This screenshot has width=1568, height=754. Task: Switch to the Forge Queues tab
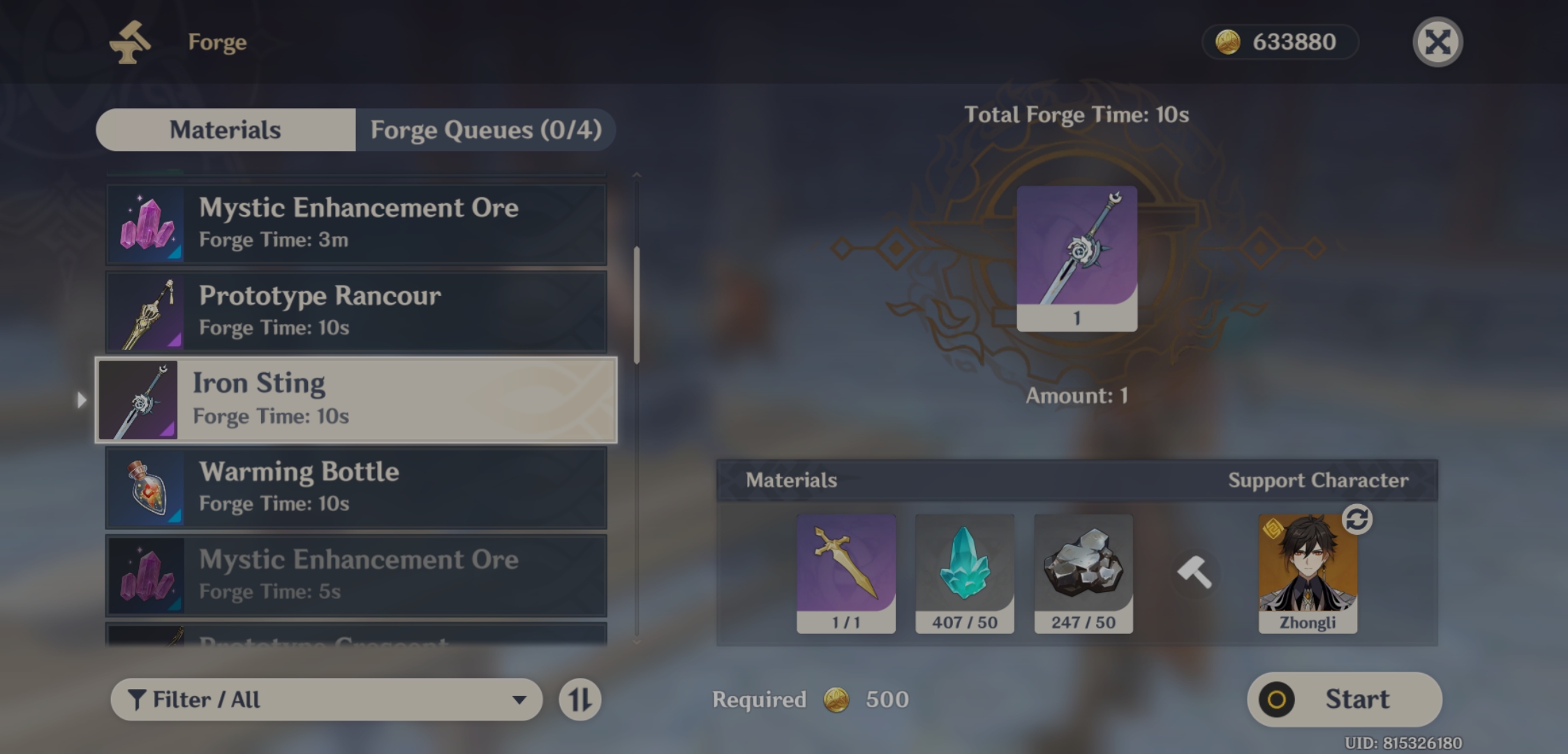485,130
